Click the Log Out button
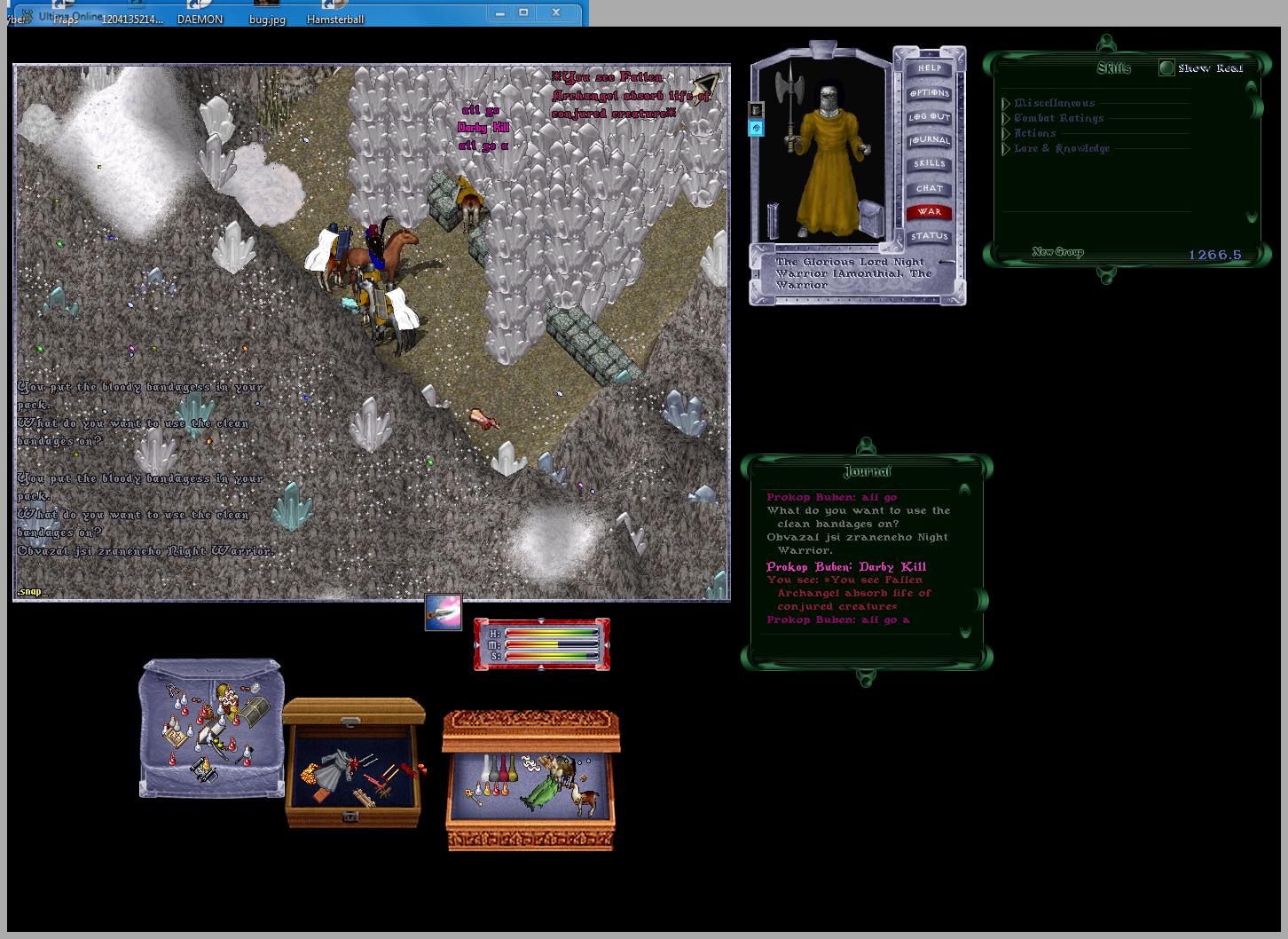This screenshot has width=1288, height=939. pyautogui.click(x=929, y=116)
